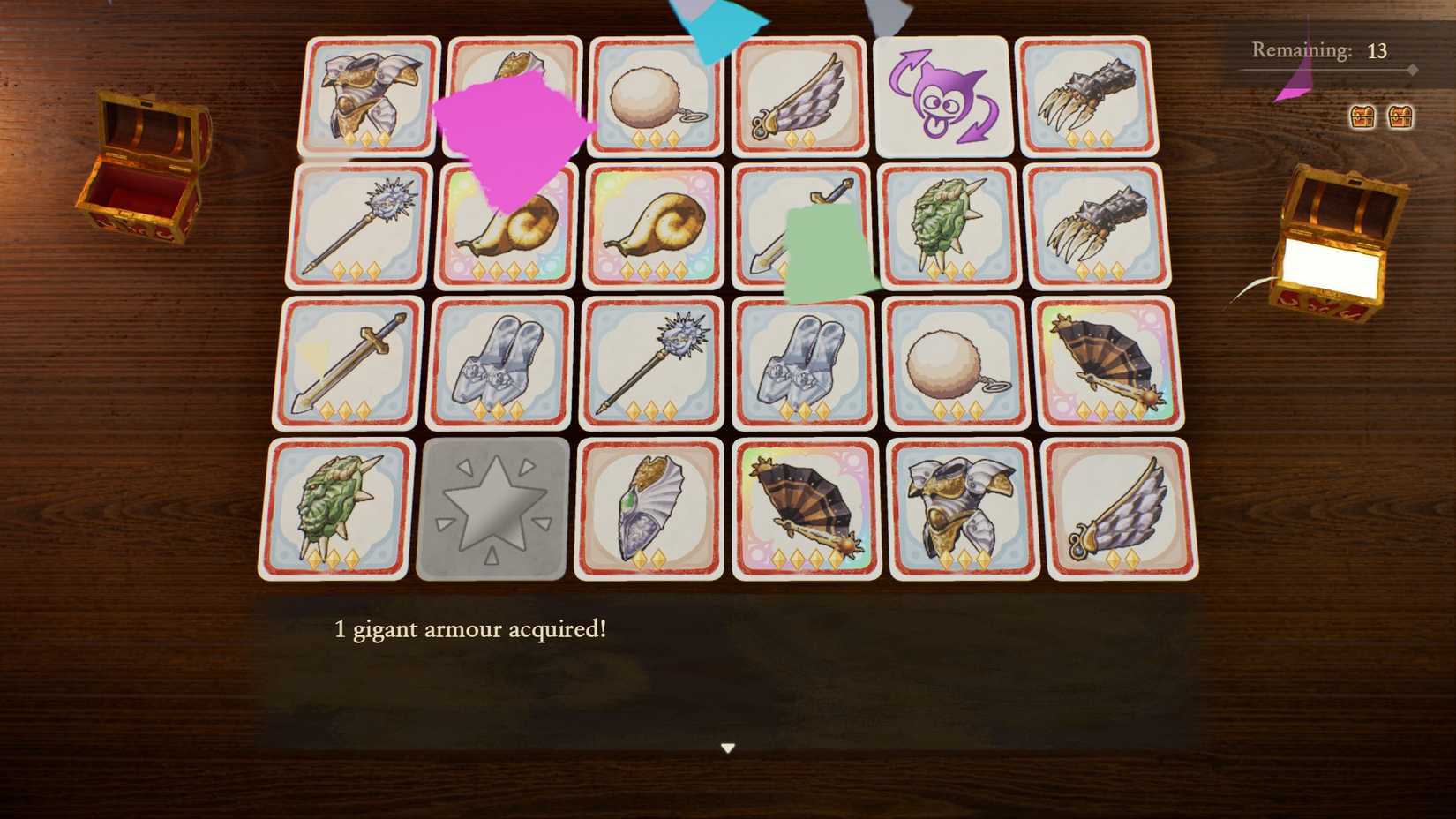Select the golden fan card at bottom center

803,512
